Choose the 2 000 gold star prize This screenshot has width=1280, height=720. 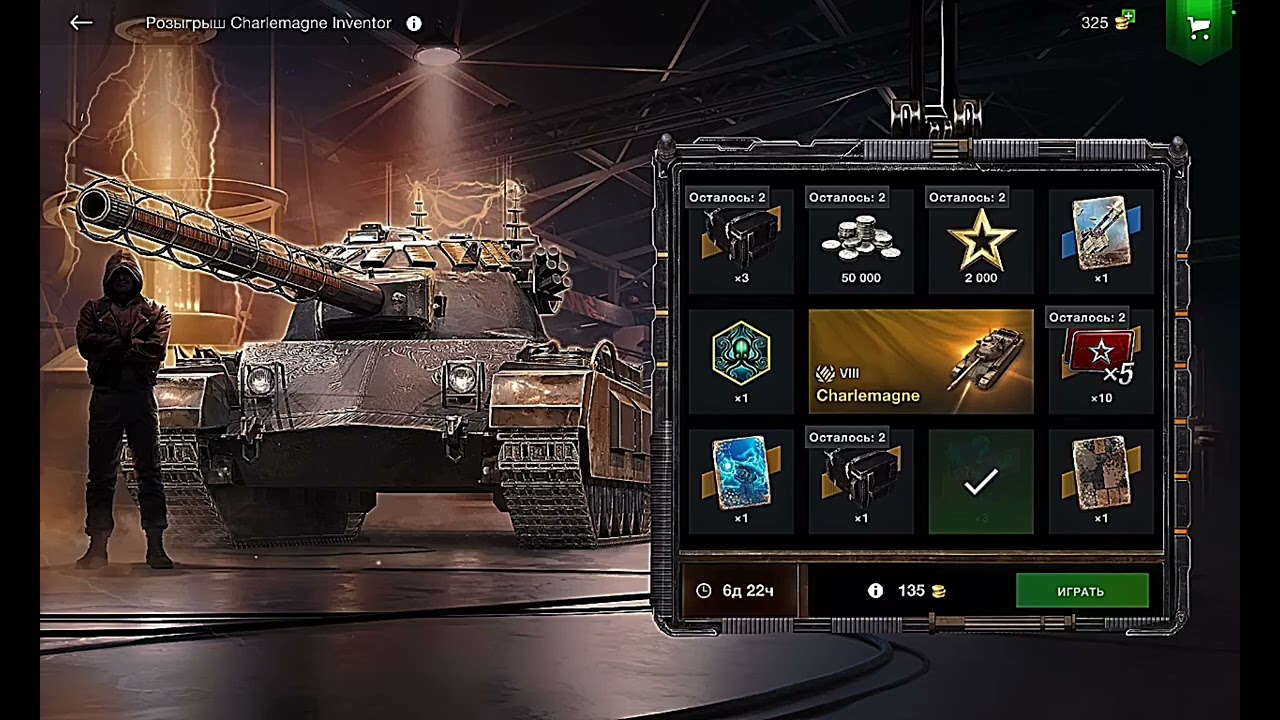(980, 241)
